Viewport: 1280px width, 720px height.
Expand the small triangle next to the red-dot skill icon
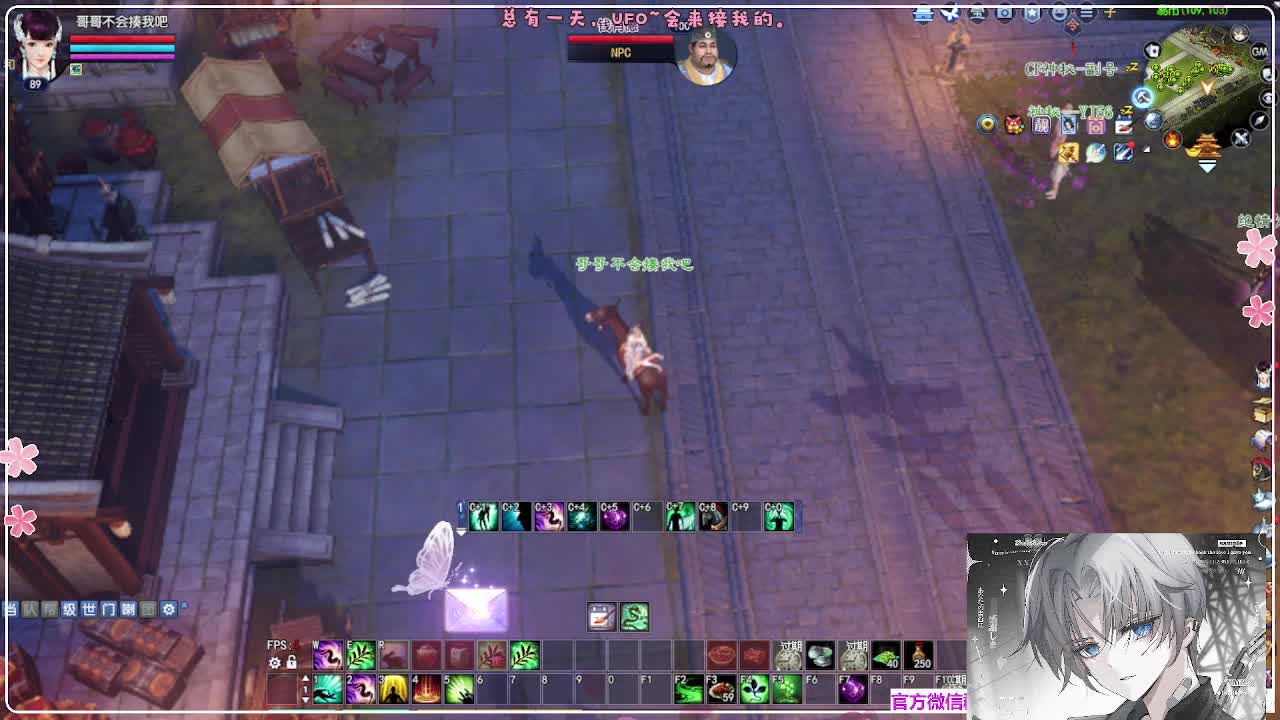[x=1145, y=150]
